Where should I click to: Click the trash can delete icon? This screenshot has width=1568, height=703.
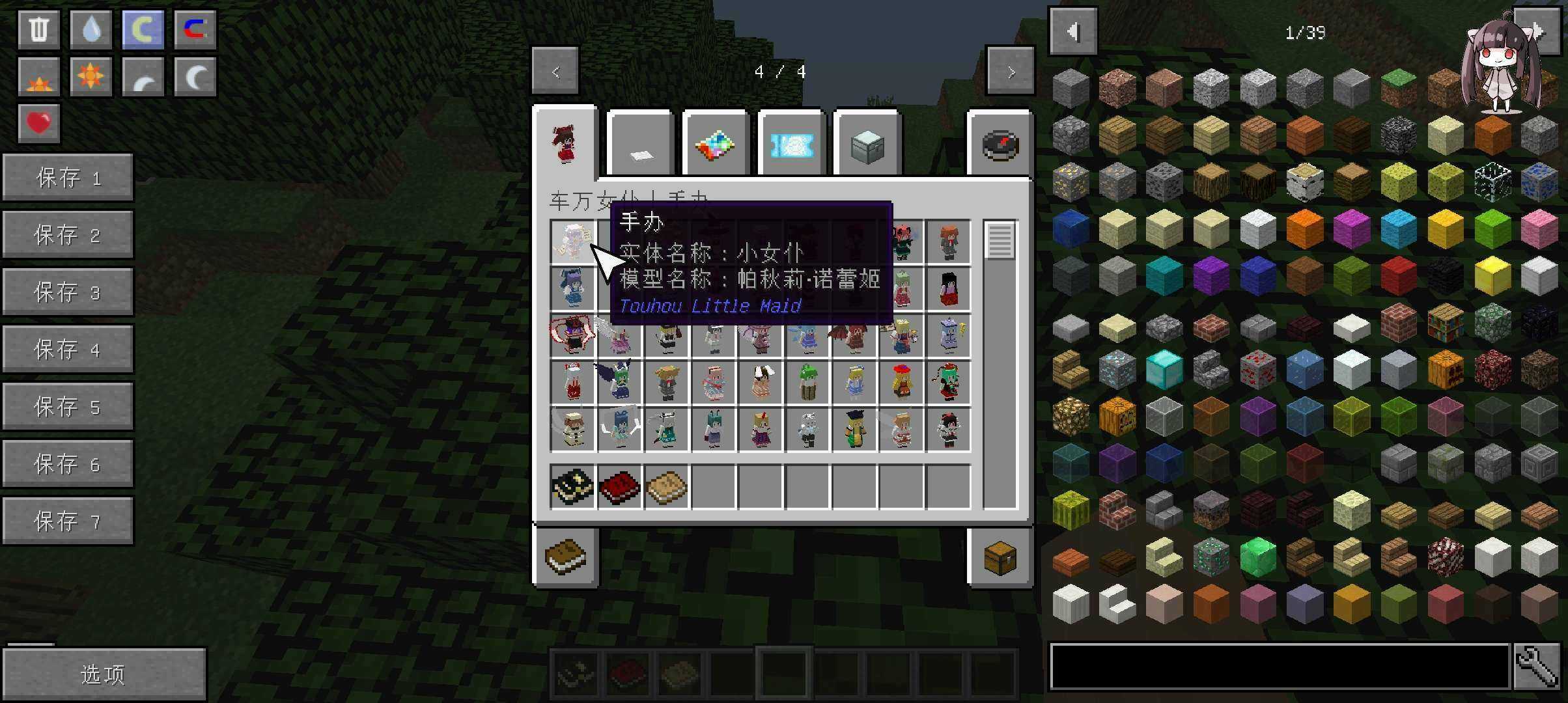(39, 29)
